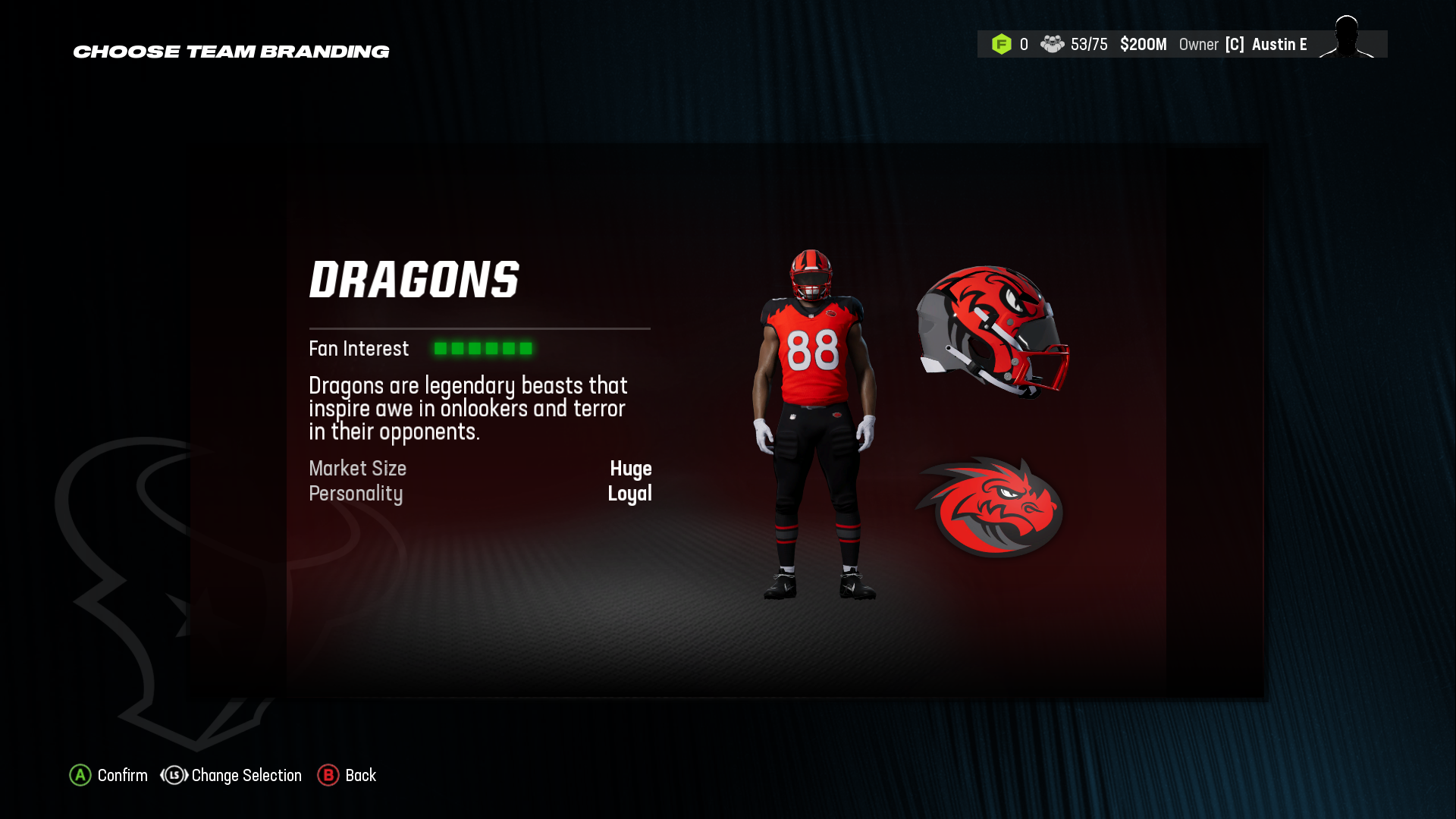Select the Loyal Personality value
This screenshot has height=819, width=1456.
pyautogui.click(x=630, y=494)
